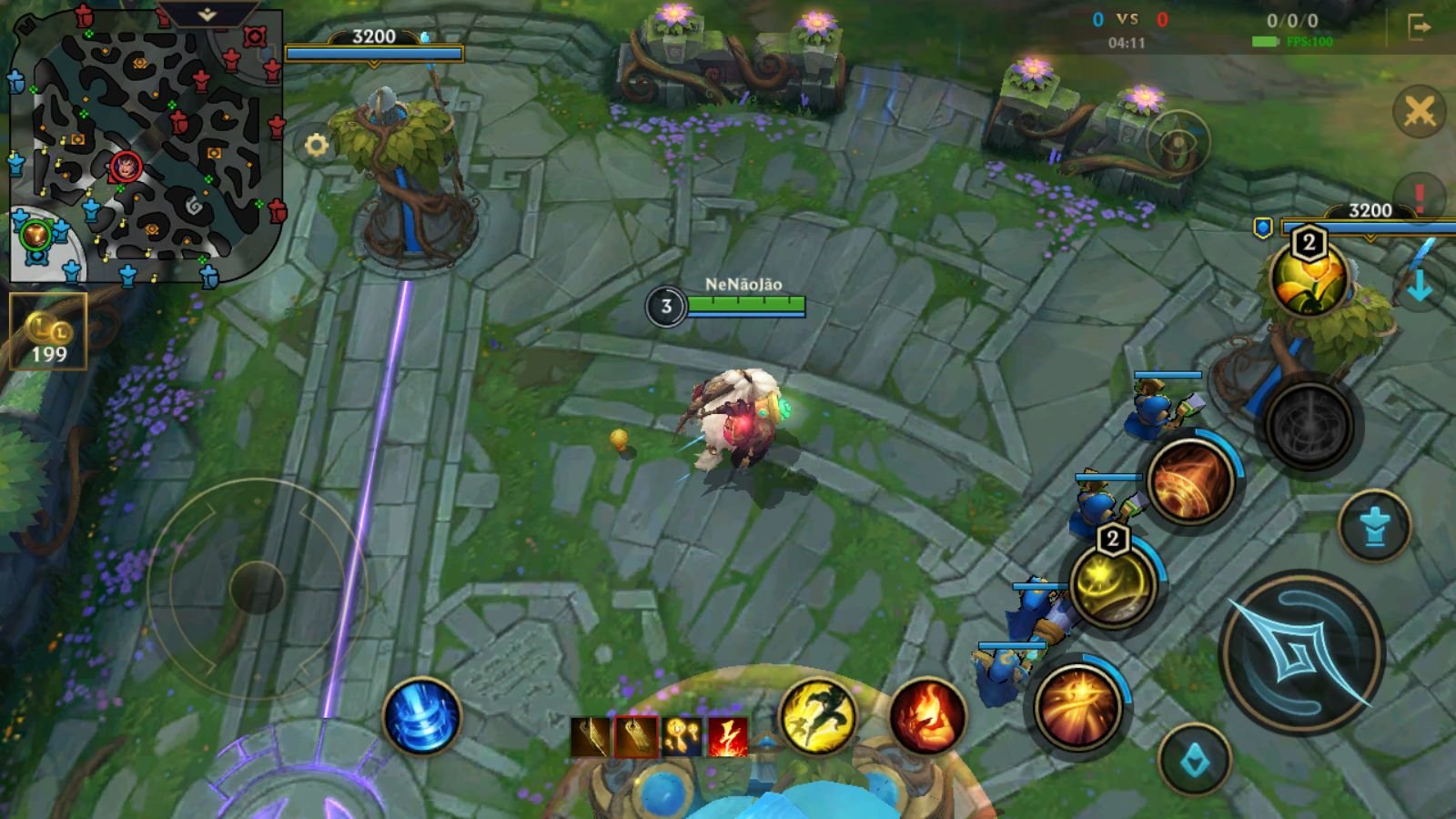Send a danger ping with the exclamation icon
This screenshot has height=819, width=1456.
[1419, 196]
